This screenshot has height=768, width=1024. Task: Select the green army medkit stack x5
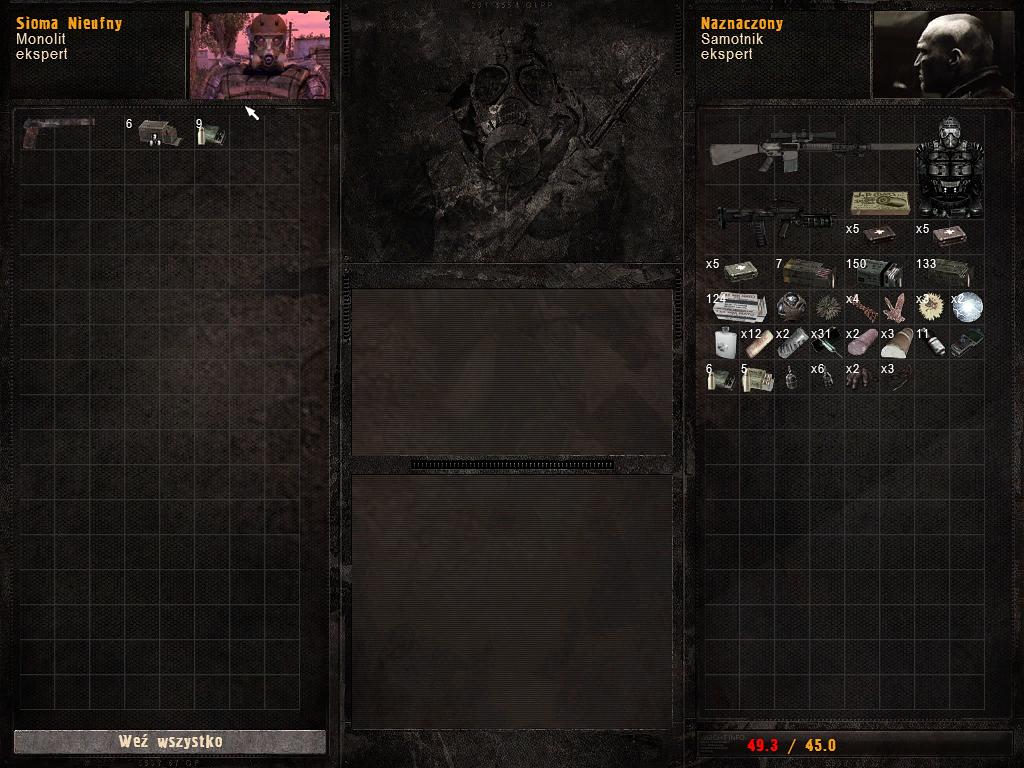740,273
